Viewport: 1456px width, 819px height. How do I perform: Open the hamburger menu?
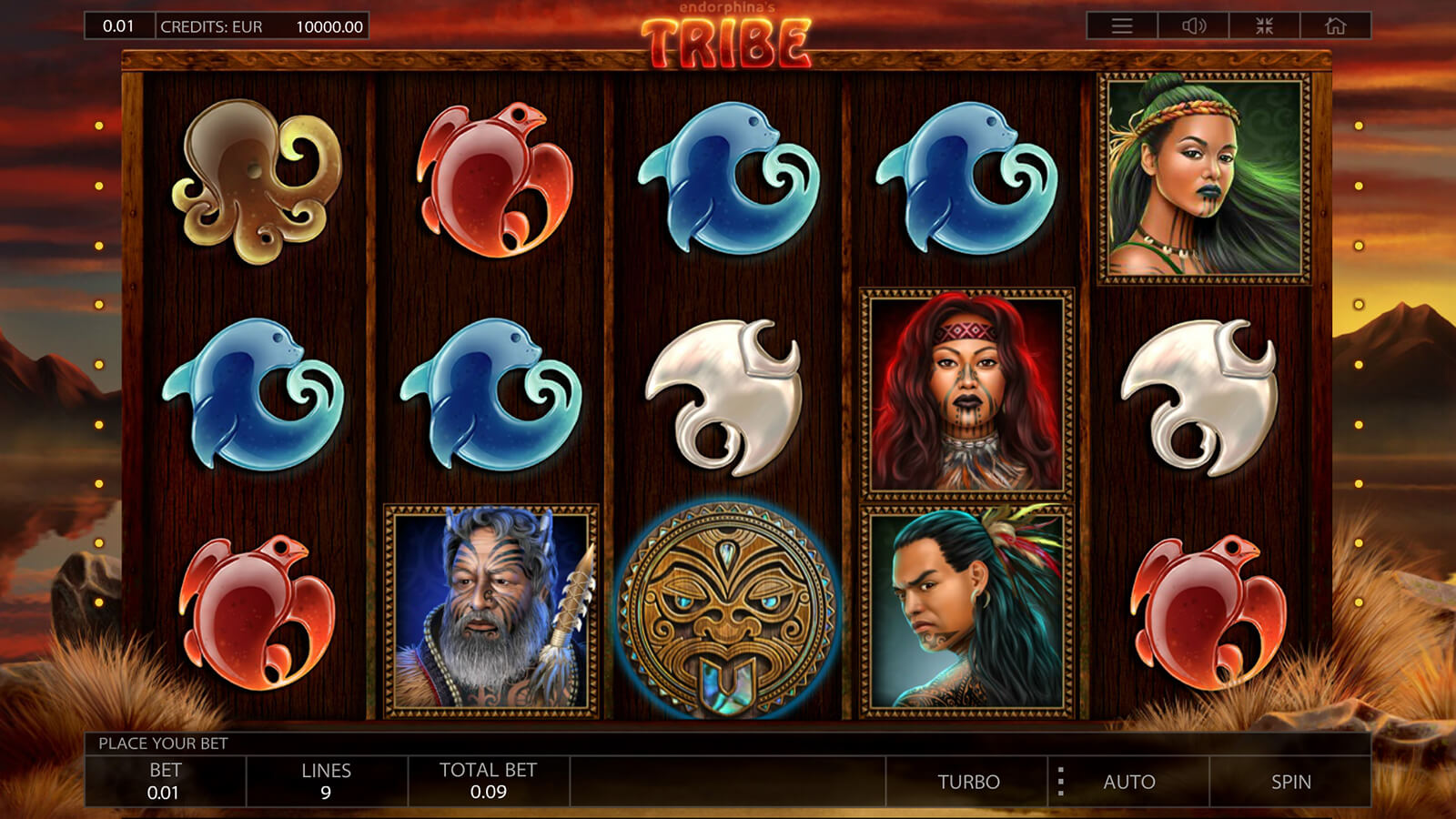[1122, 25]
